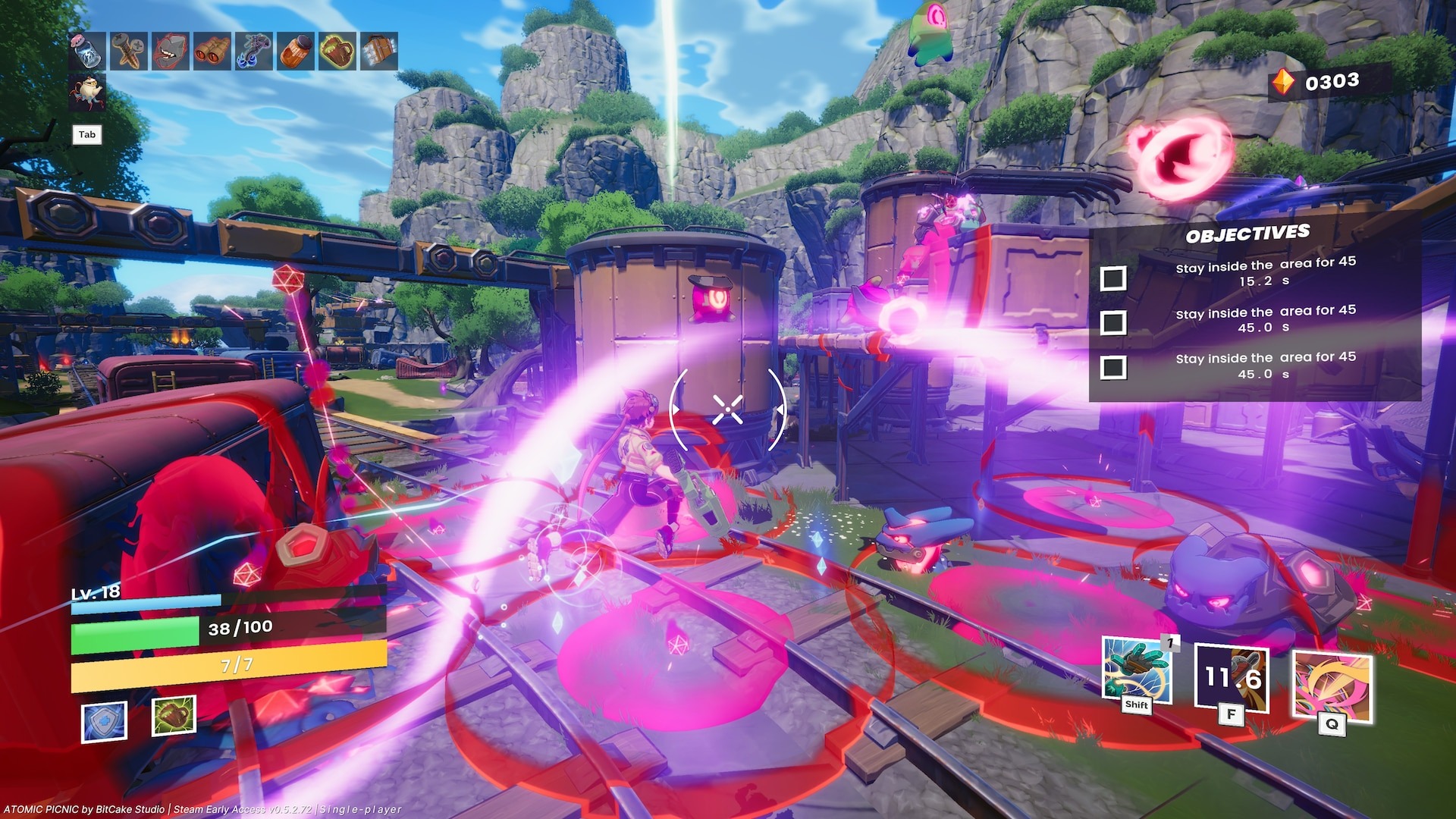Select the long-legged teapot creature item
Image resolution: width=1456 pixels, height=819 pixels.
[87, 93]
